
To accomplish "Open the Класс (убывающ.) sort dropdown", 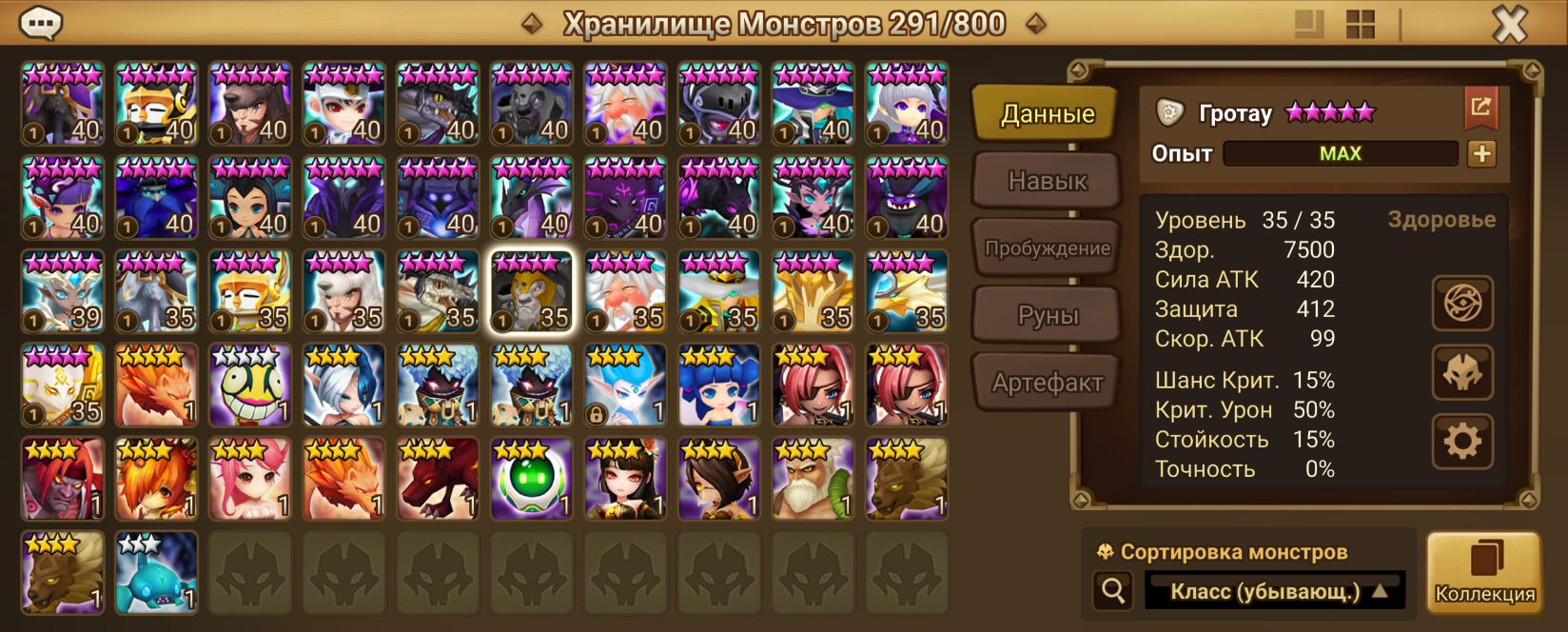I will (x=1275, y=591).
